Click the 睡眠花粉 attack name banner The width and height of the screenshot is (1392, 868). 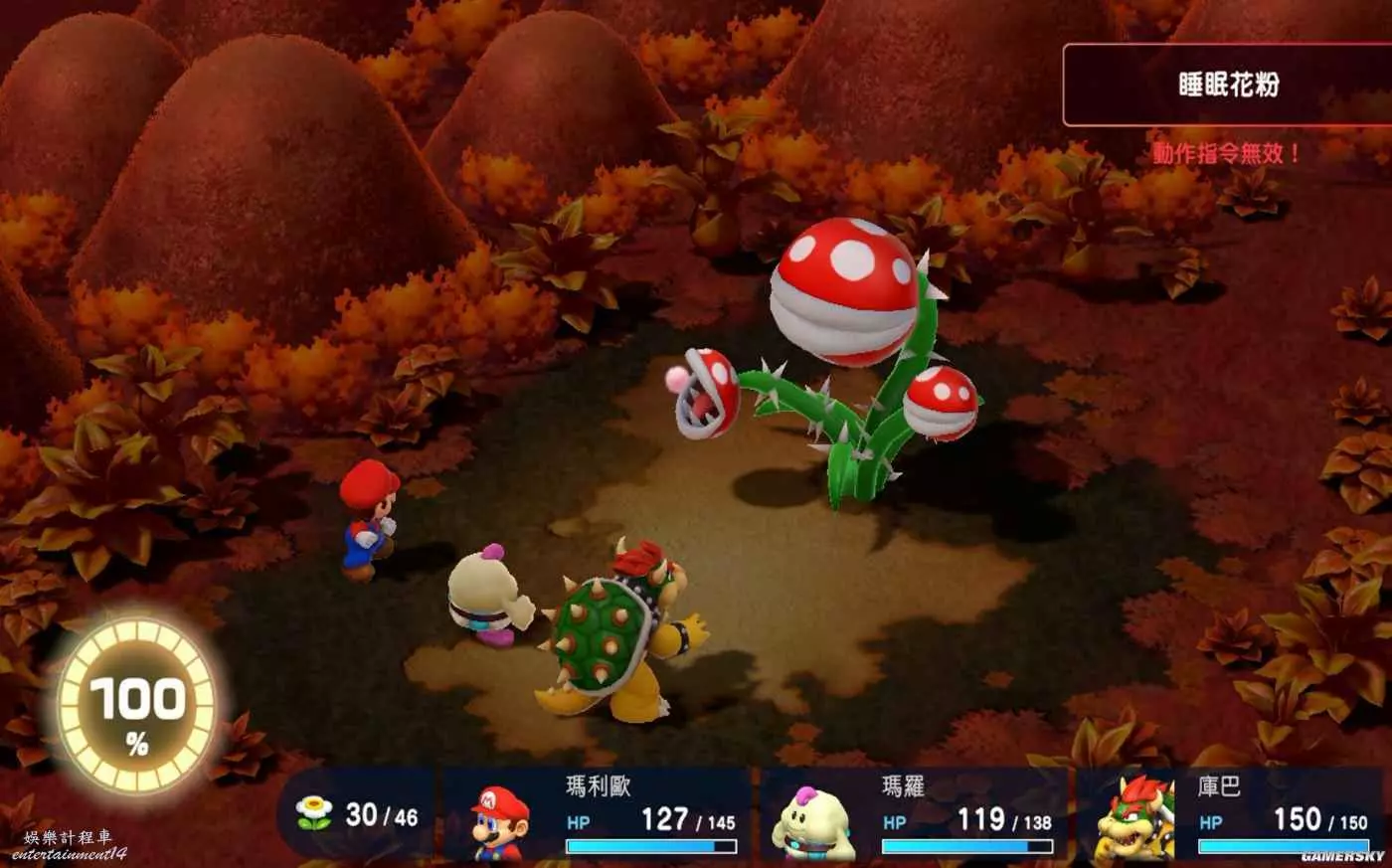1227,85
